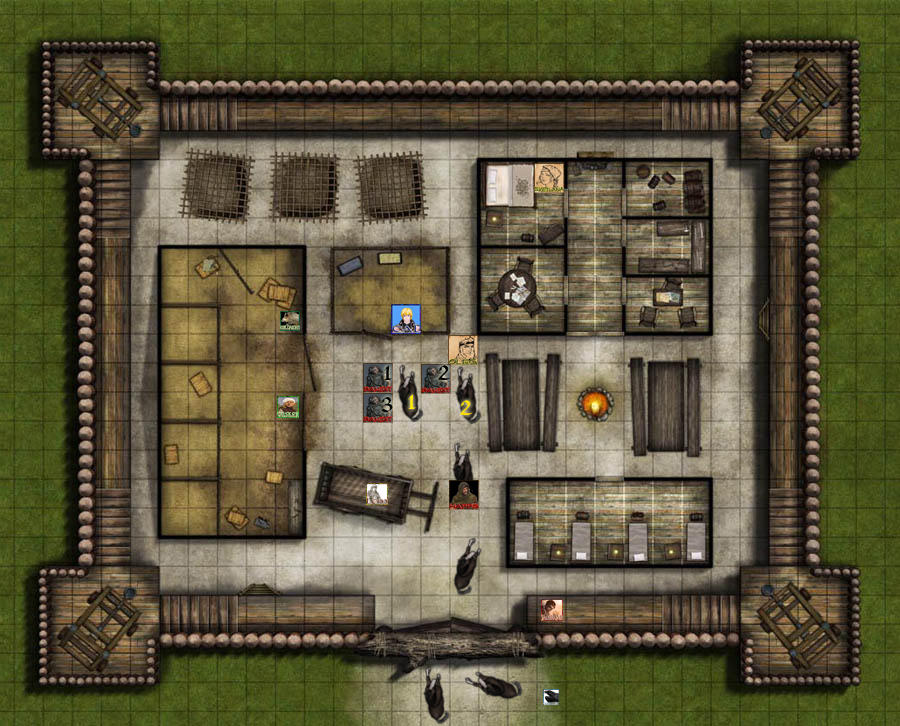Select the Bandit 2 token
This screenshot has height=726, width=900.
coord(433,377)
